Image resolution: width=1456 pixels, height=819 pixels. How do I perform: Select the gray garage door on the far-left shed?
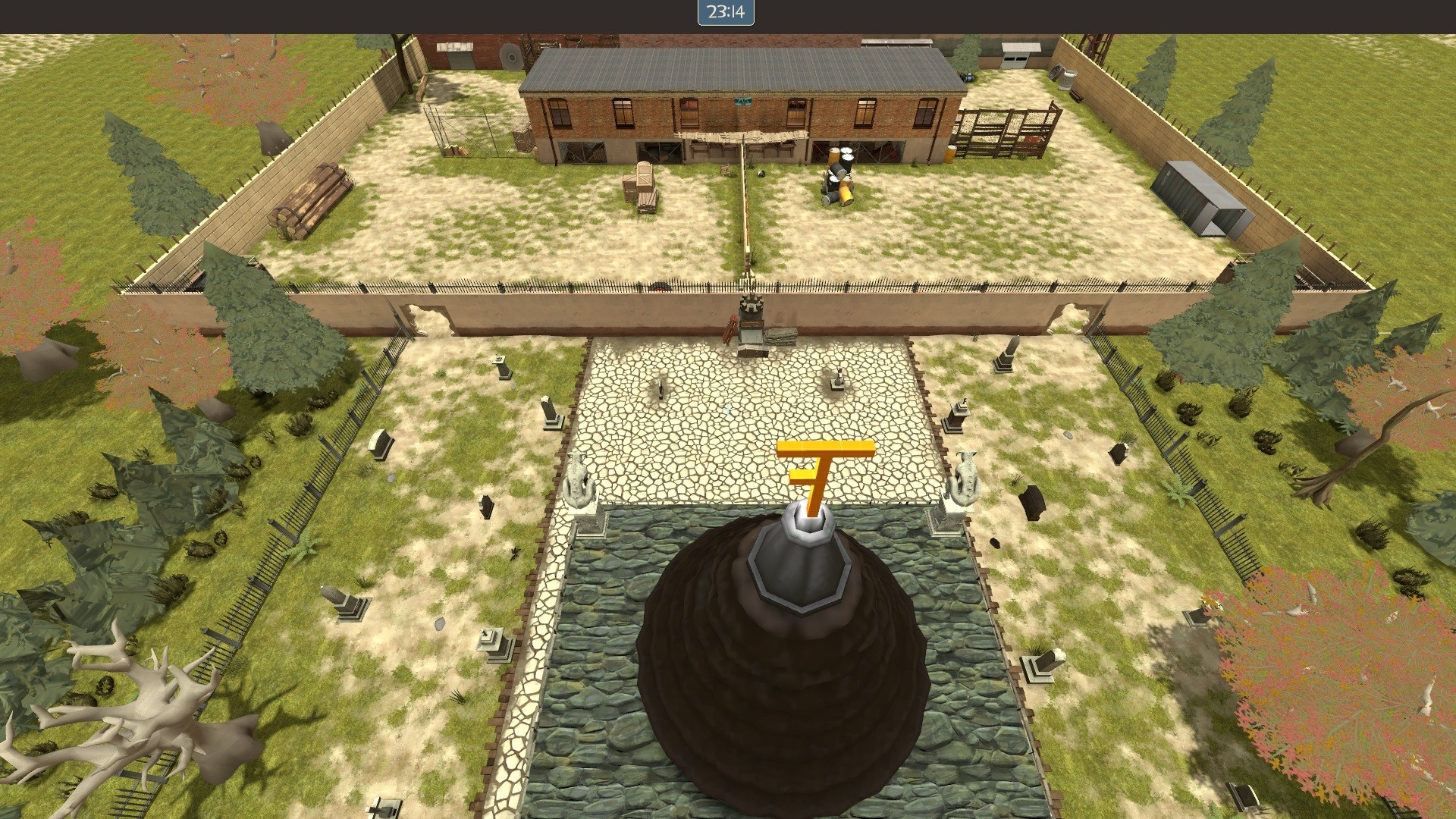click(462, 59)
